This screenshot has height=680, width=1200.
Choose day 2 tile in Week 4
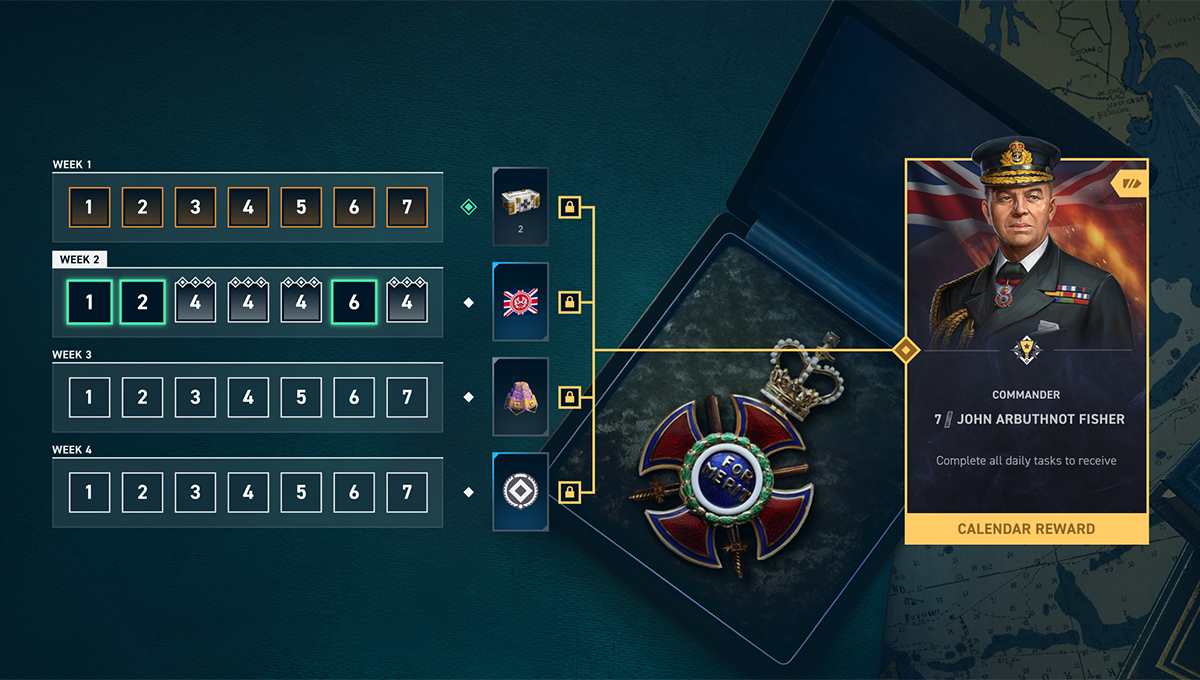click(142, 492)
